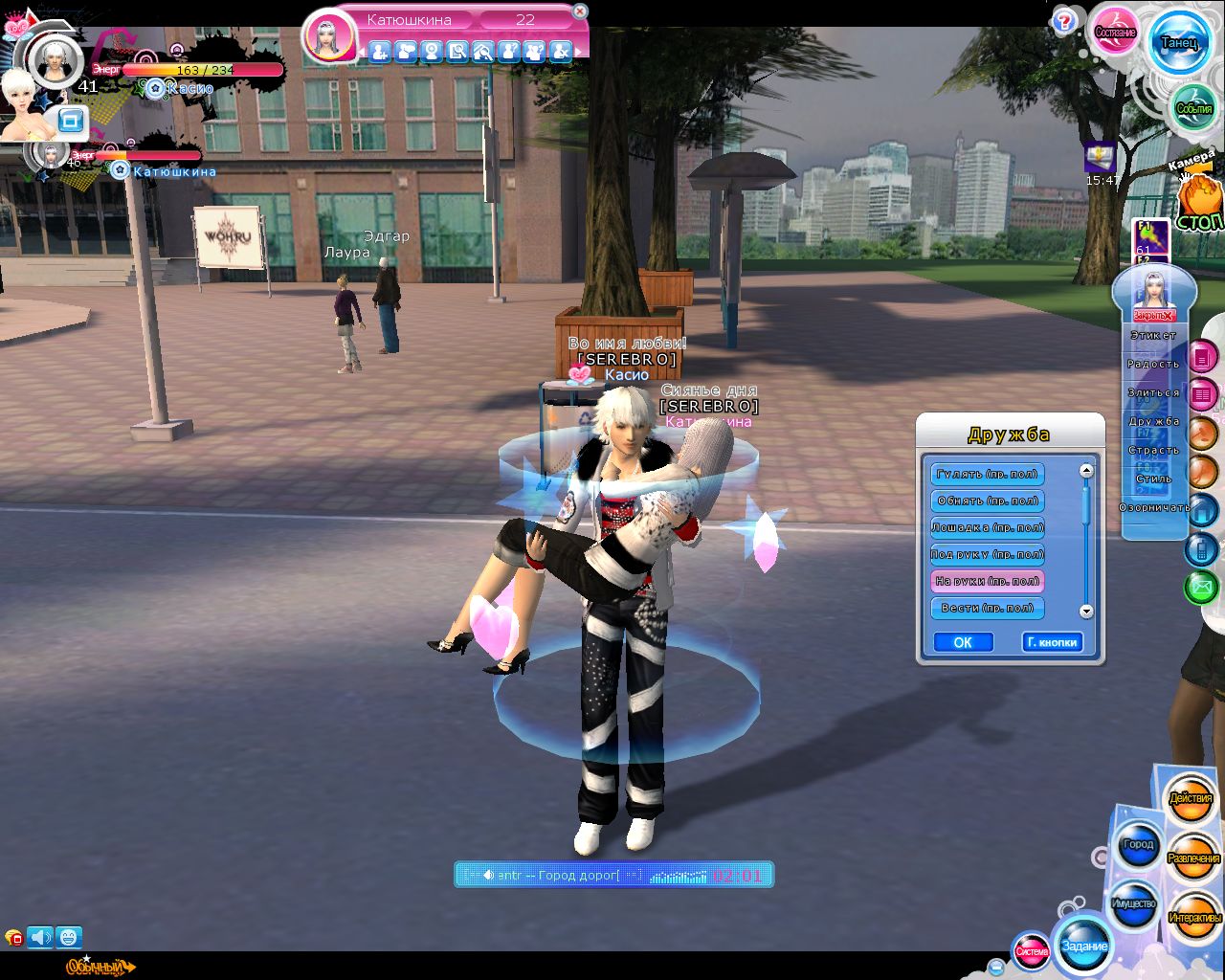
Task: Select the highlighted На руки action
Action: pyautogui.click(x=987, y=581)
